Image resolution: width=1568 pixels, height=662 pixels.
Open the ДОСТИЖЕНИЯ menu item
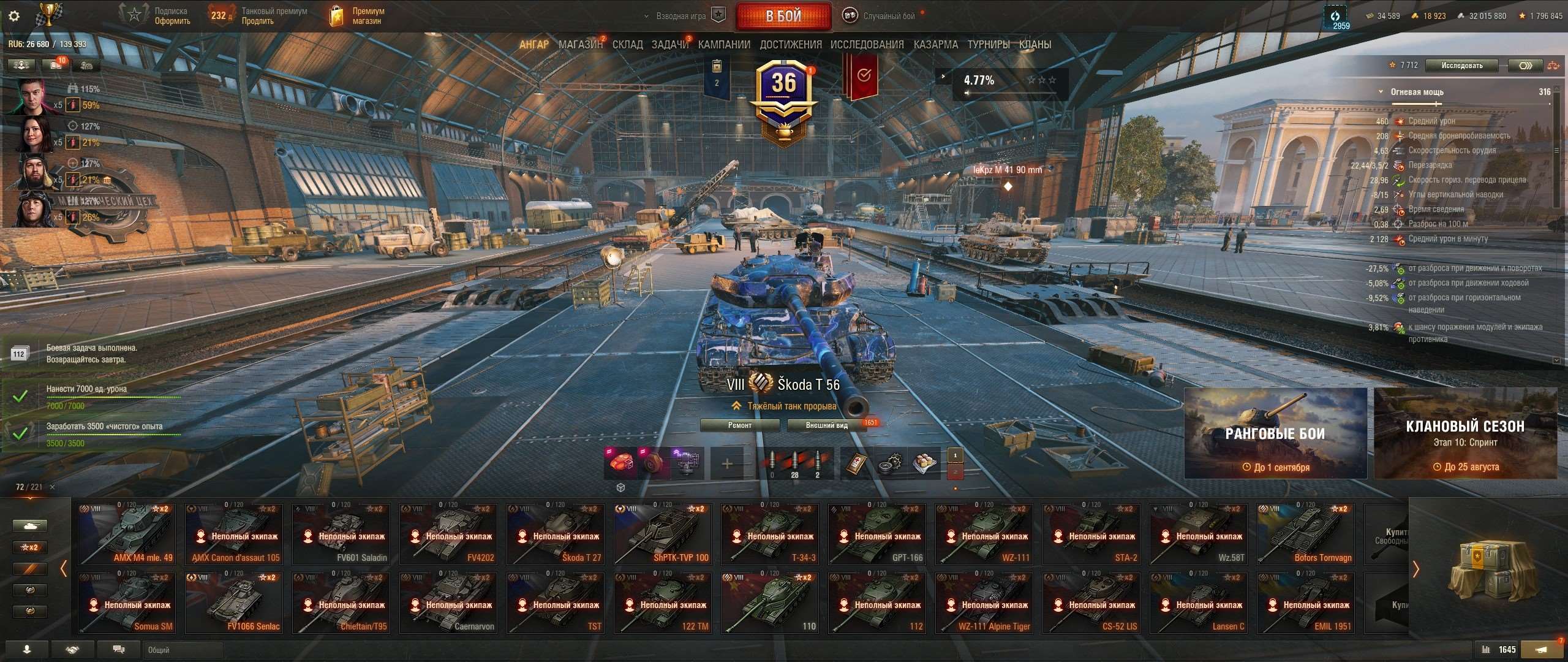790,44
